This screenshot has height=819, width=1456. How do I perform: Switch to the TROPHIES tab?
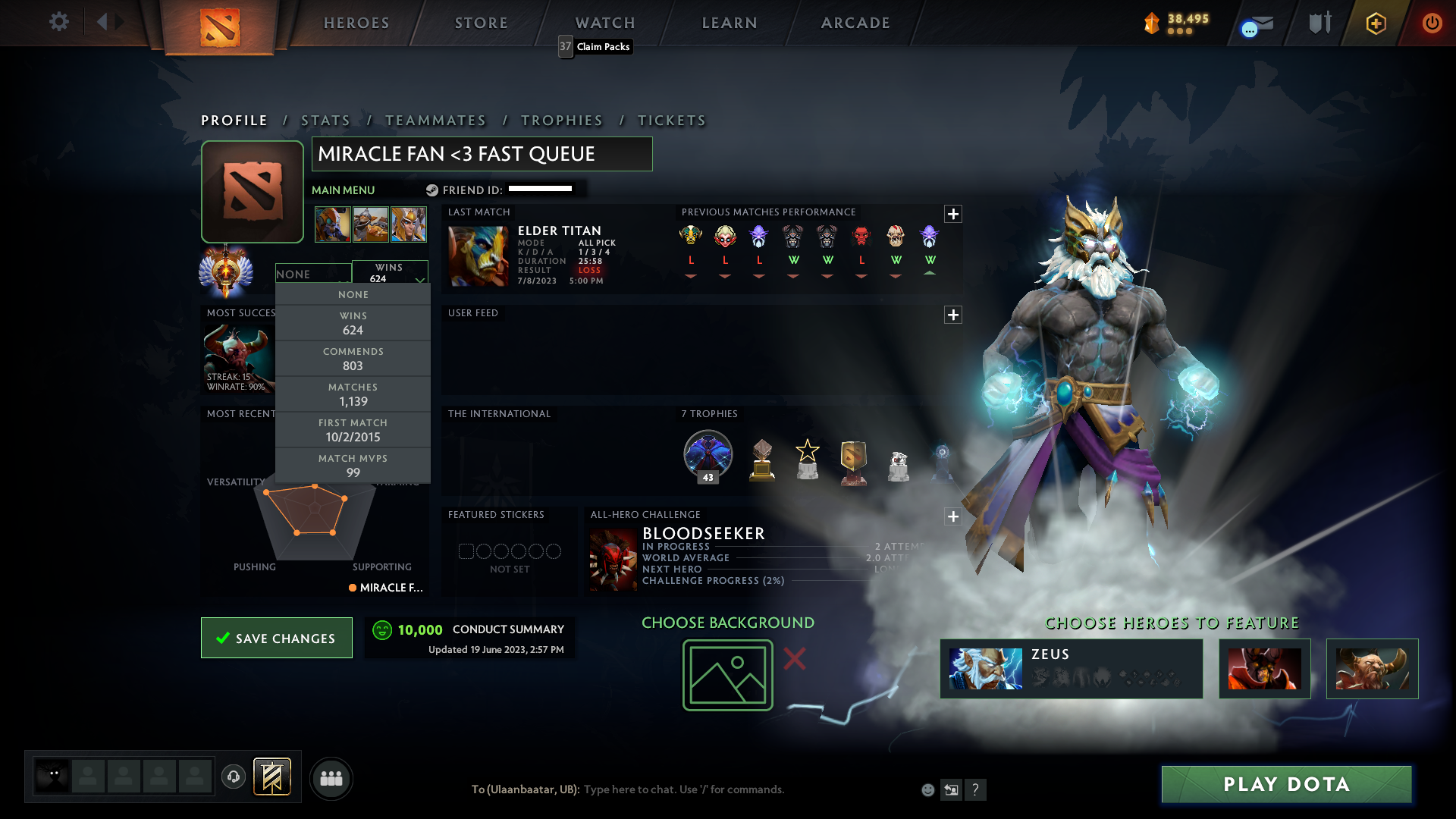[x=561, y=121]
